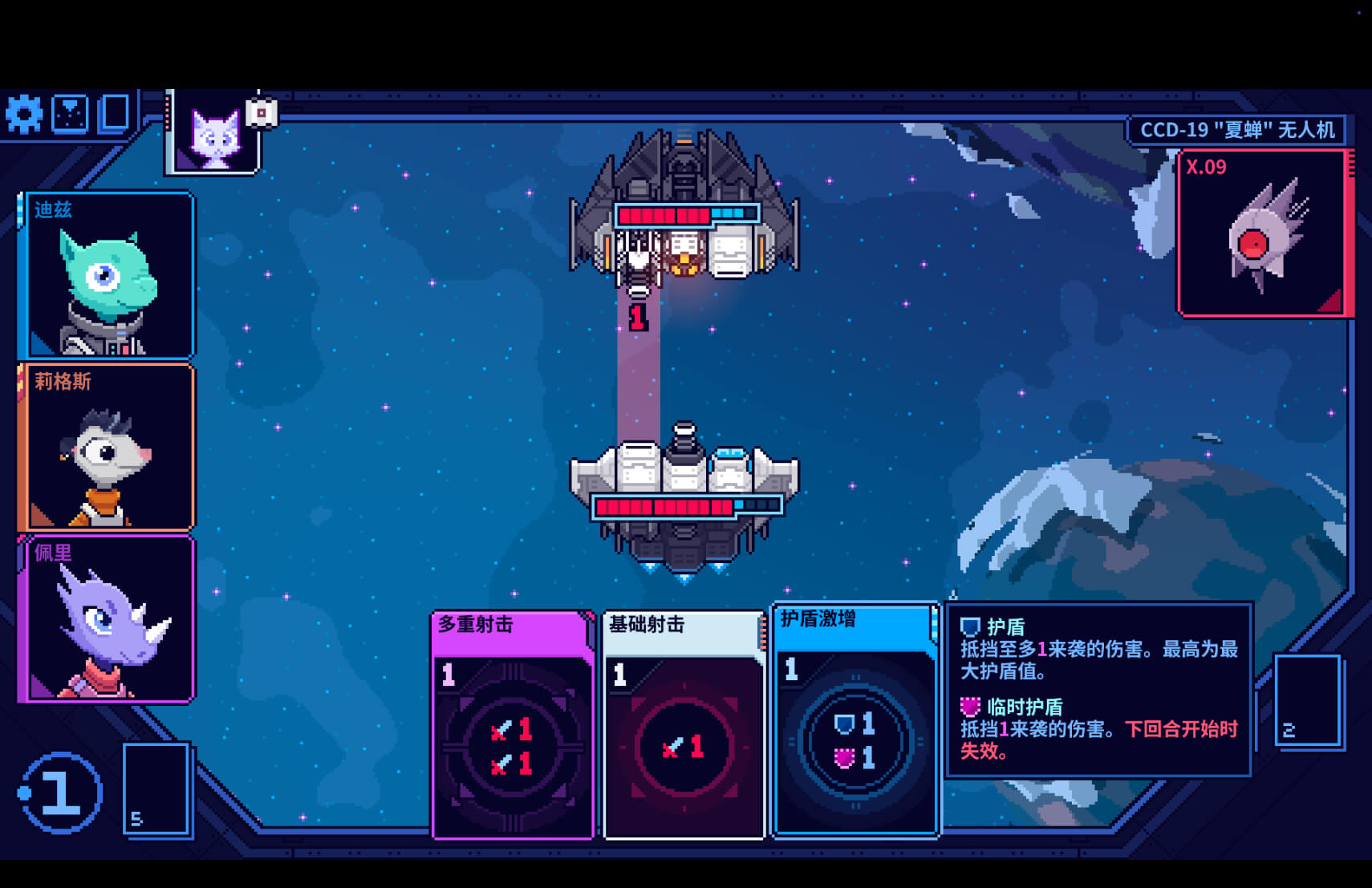The width and height of the screenshot is (1372, 888).
Task: Play the 基础射击 card
Action: tap(684, 726)
